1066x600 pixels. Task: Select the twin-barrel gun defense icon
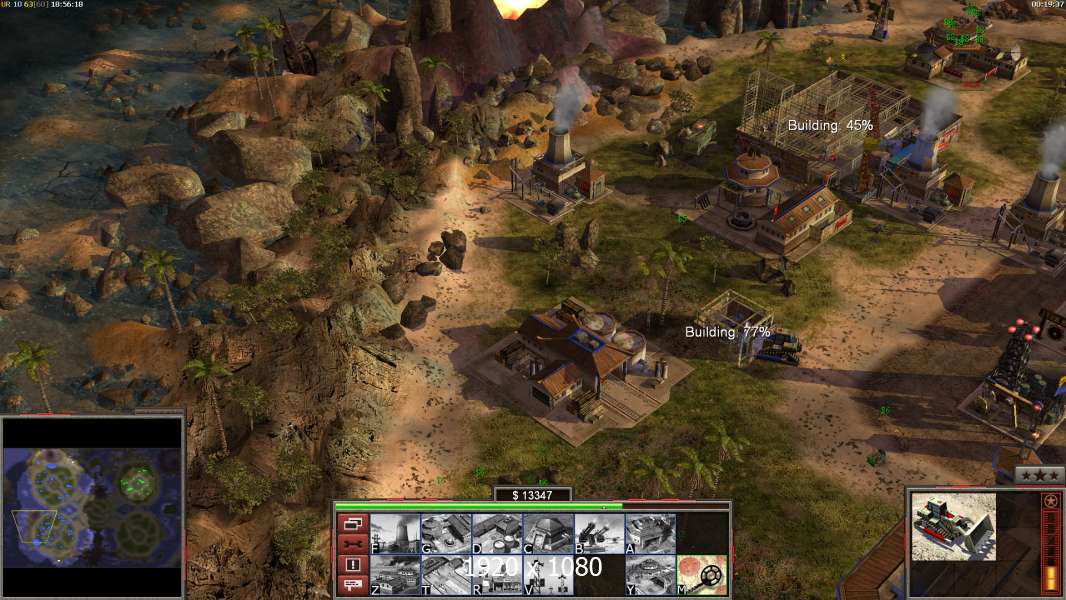pos(599,533)
